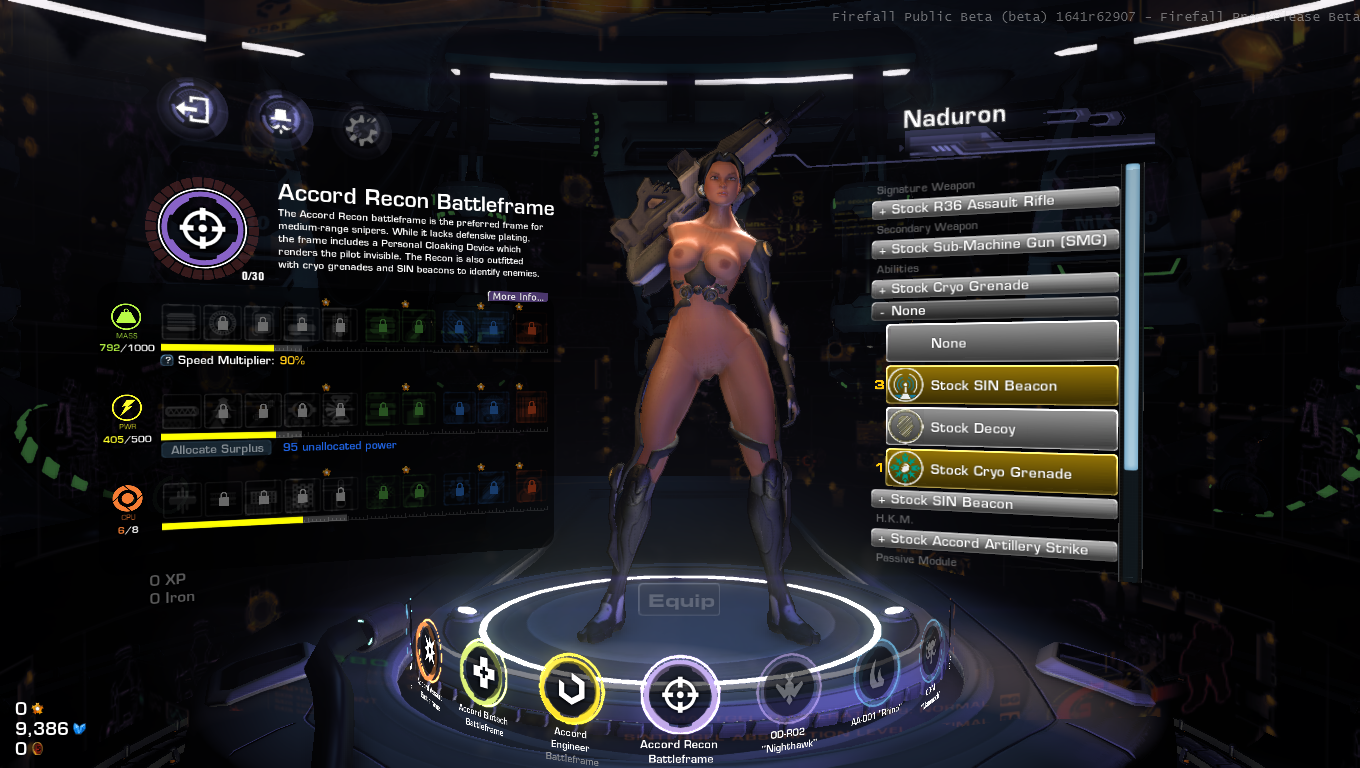Click the Allocate Surplus button
This screenshot has width=1360, height=768.
(x=217, y=449)
